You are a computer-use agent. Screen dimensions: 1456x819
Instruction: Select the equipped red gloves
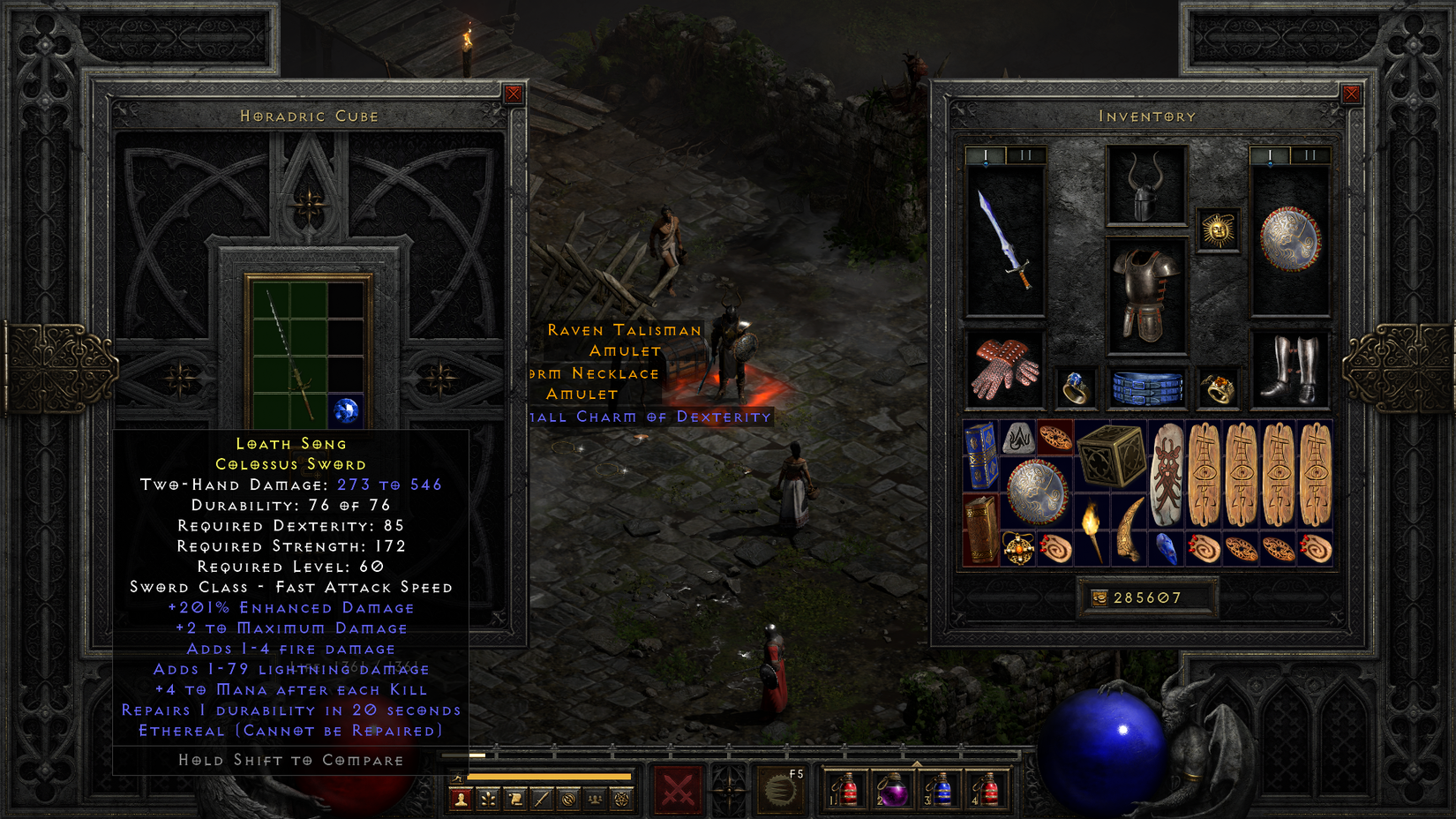tap(1004, 370)
